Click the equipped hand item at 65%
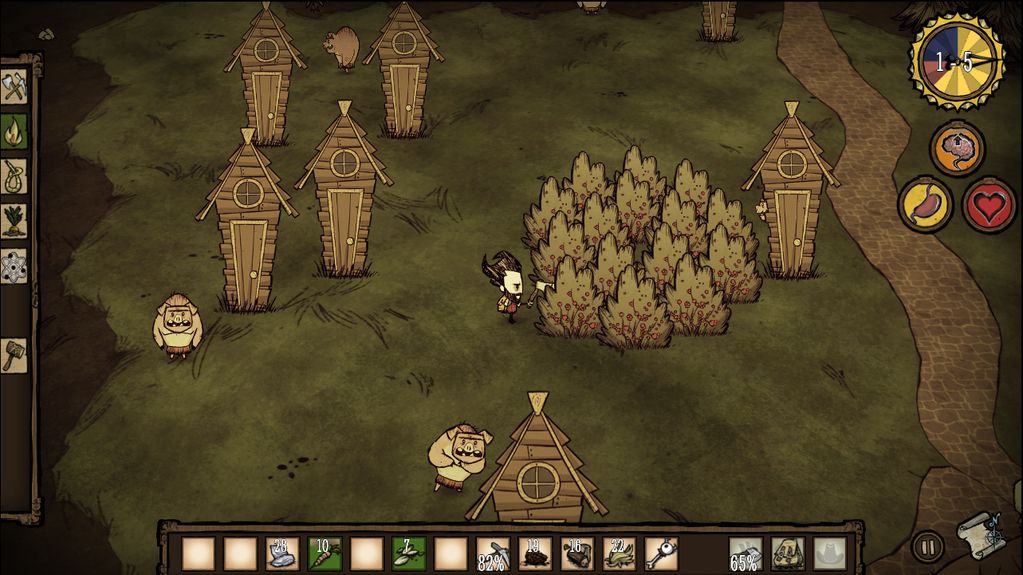The width and height of the screenshot is (1023, 575). (x=745, y=553)
